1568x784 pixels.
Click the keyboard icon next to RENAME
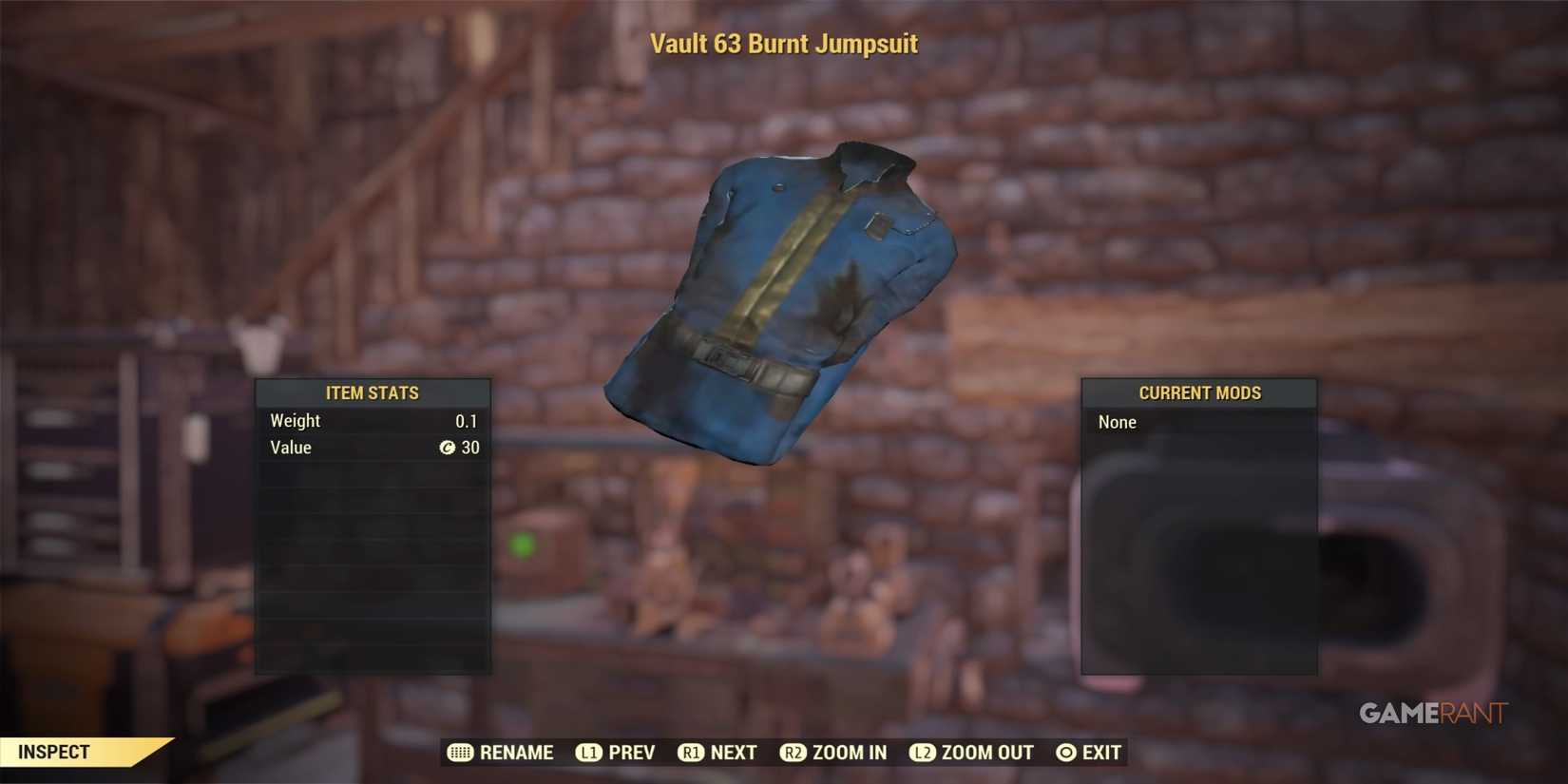460,753
